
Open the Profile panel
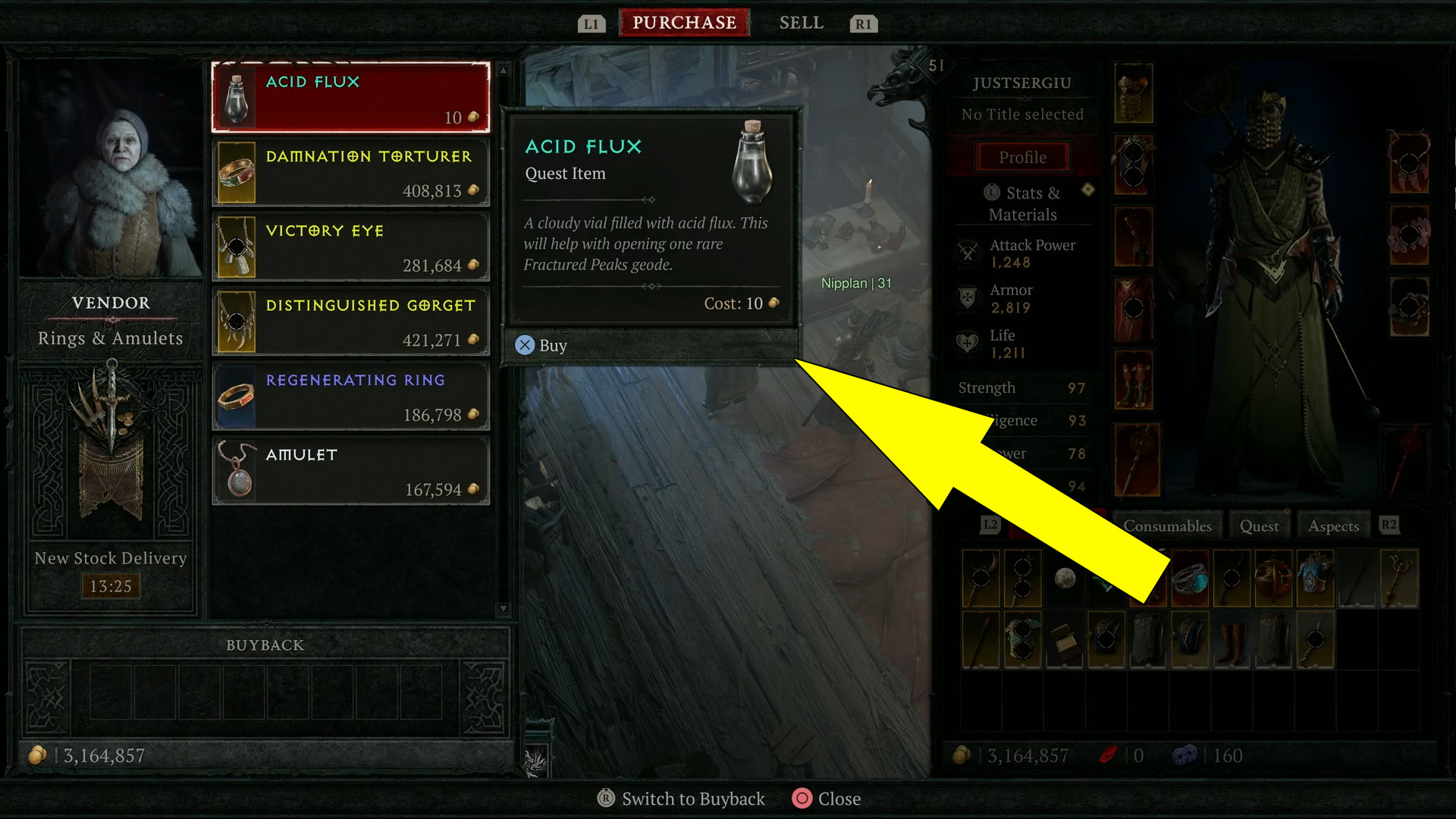(x=1022, y=157)
